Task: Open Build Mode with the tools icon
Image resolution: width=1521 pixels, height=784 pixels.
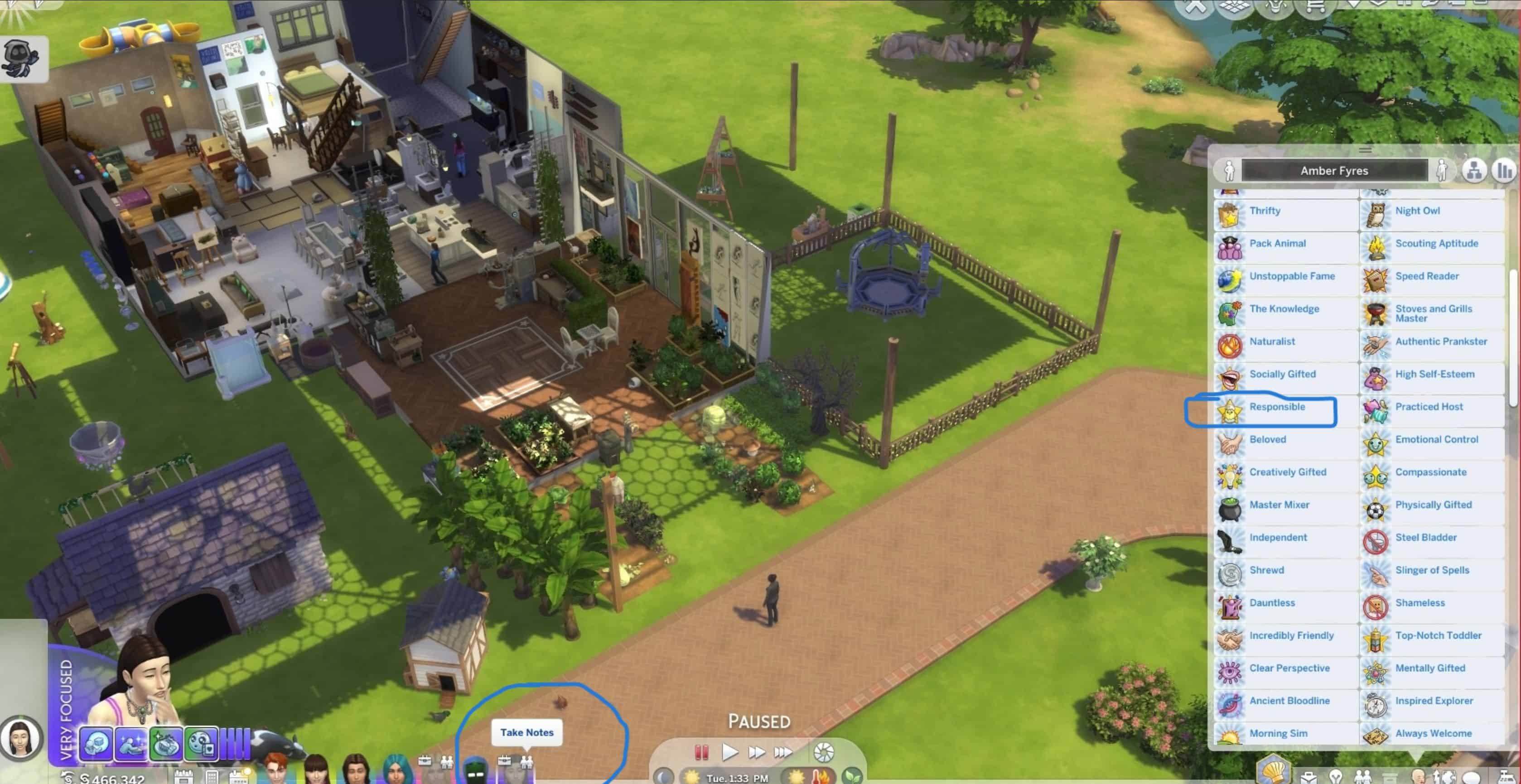Action: tap(1194, 7)
